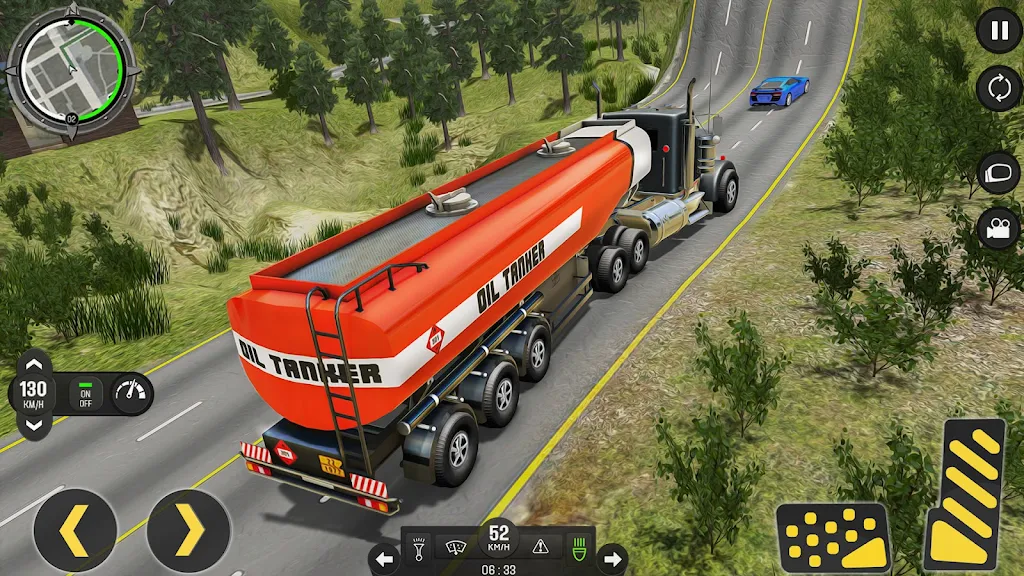Decrease cruise speed with the down chevron
Viewport: 1024px width, 576px height.
click(33, 424)
